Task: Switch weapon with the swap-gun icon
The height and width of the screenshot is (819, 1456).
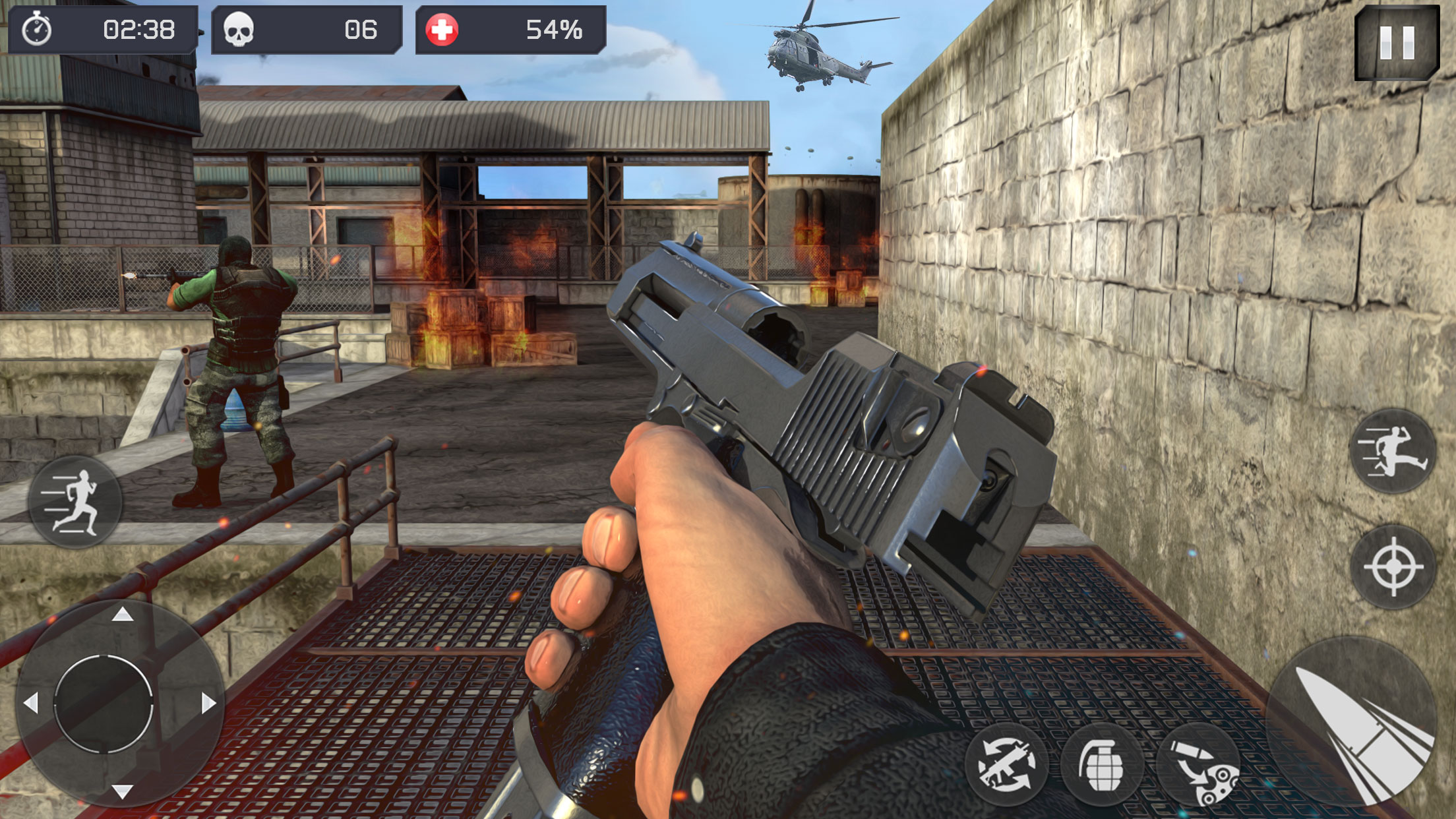Action: tap(1006, 765)
